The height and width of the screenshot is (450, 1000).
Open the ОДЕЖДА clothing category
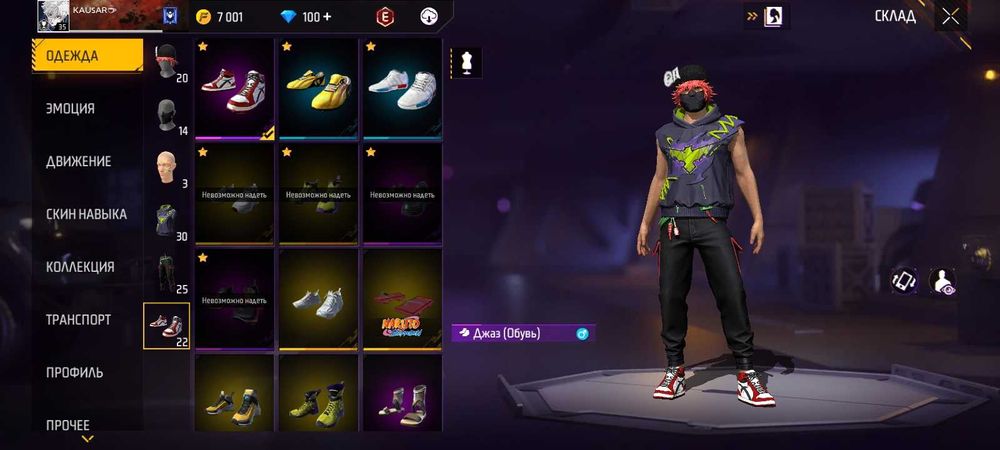click(x=87, y=55)
